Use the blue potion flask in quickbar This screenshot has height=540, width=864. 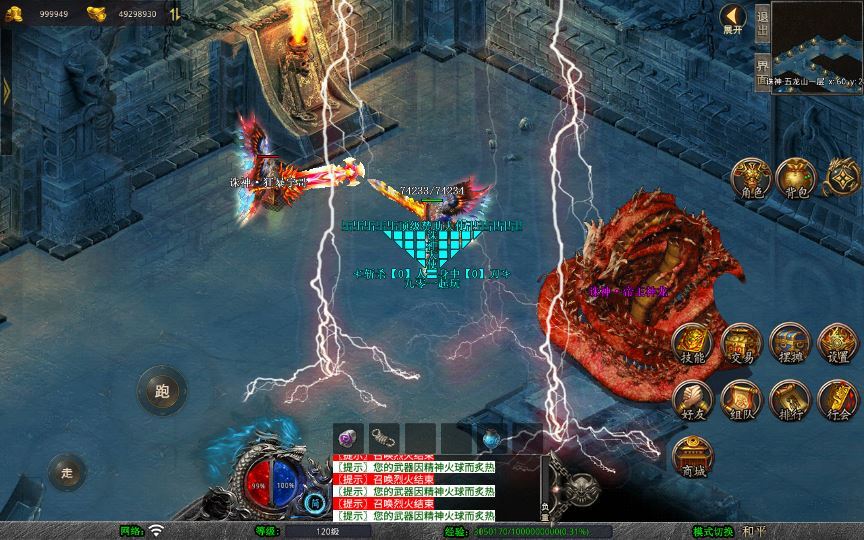point(491,438)
